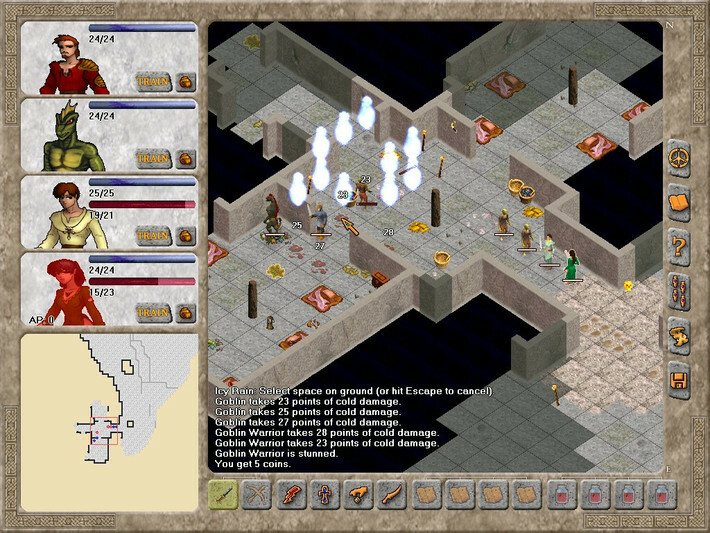Viewport: 710px width, 533px height.
Task: Click the party figures icon
Action: click(680, 291)
